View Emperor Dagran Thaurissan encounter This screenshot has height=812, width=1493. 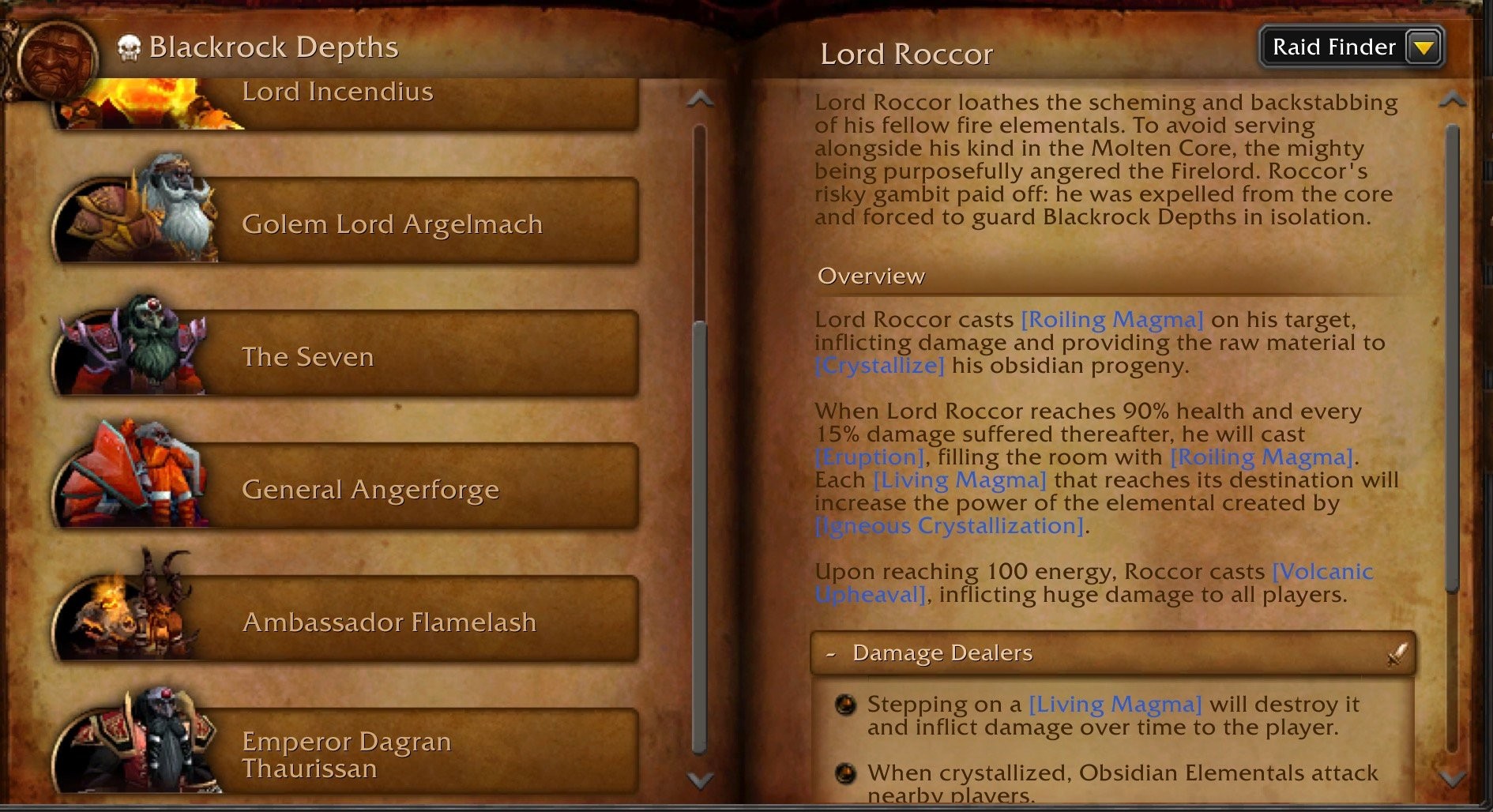pos(348,754)
